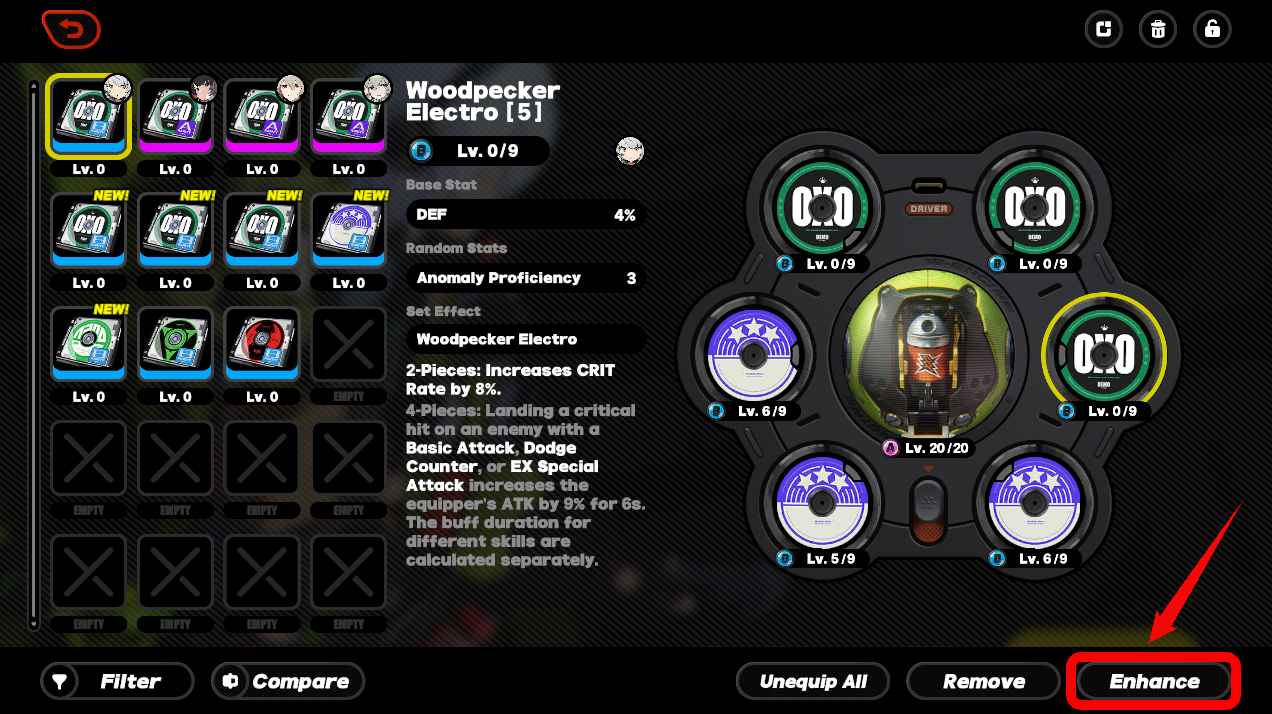
Task: Select the NEW light-green disc
Action: (x=88, y=346)
